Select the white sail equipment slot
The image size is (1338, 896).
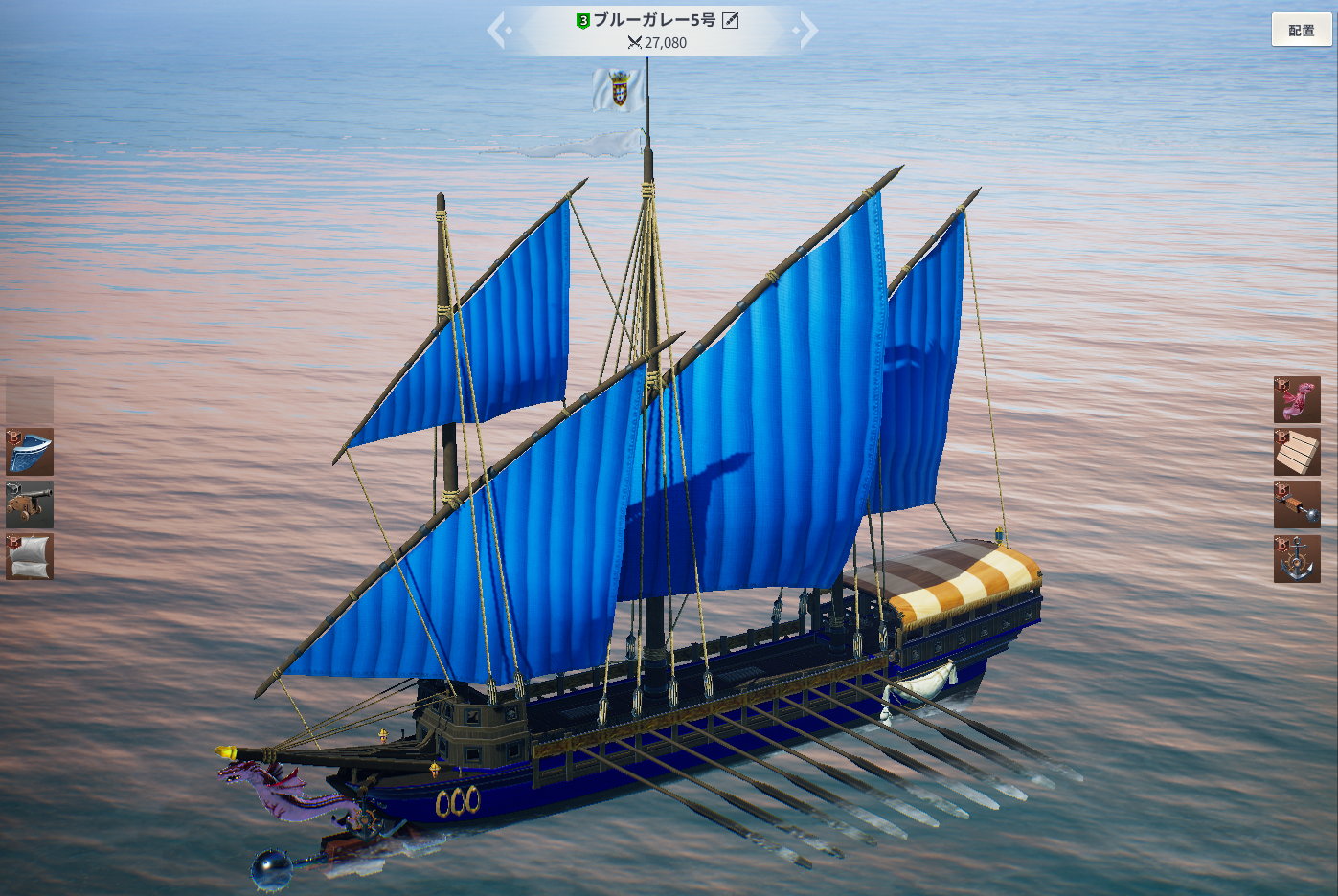pyautogui.click(x=30, y=556)
